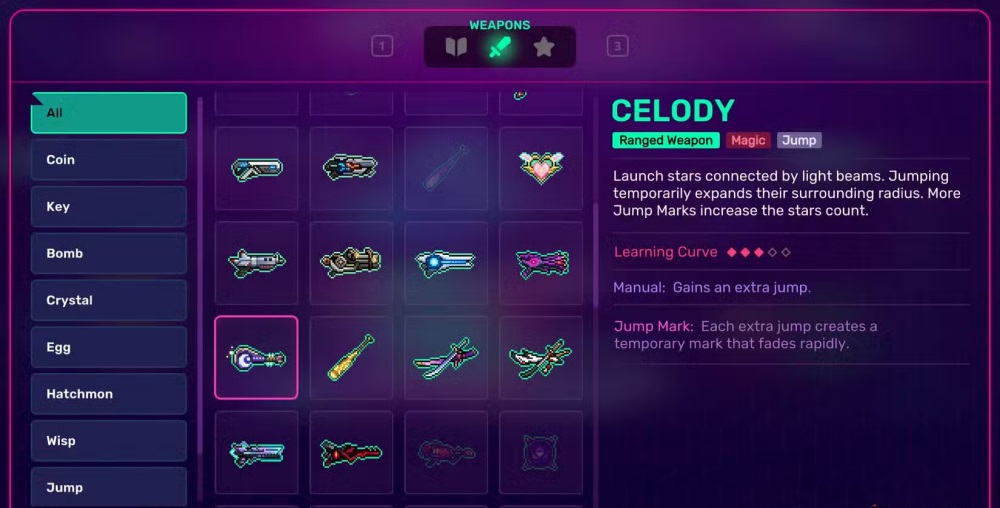Select the red and black rifle
Image resolution: width=1000 pixels, height=508 pixels.
click(x=351, y=453)
